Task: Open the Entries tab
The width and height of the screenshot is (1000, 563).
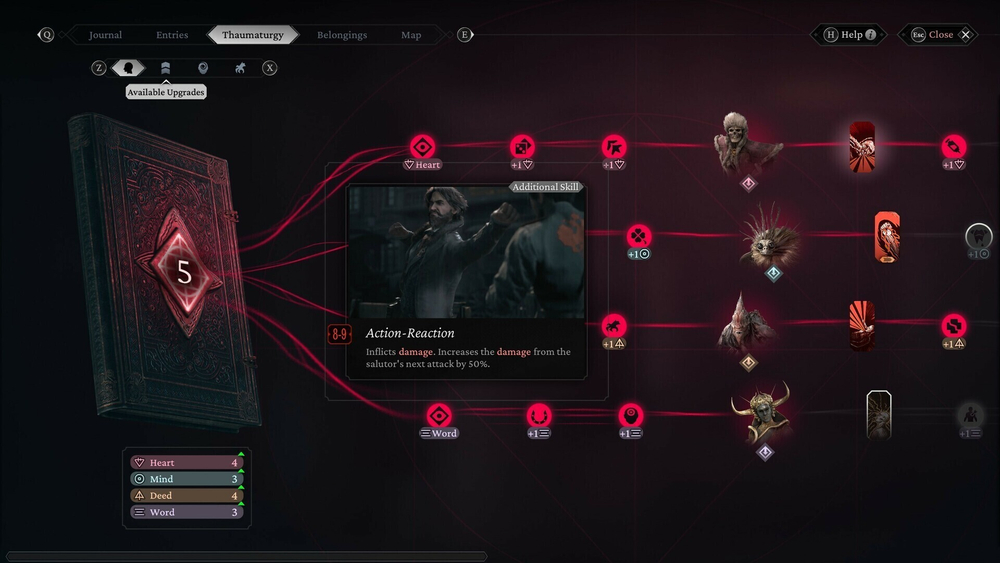Action: (x=172, y=35)
